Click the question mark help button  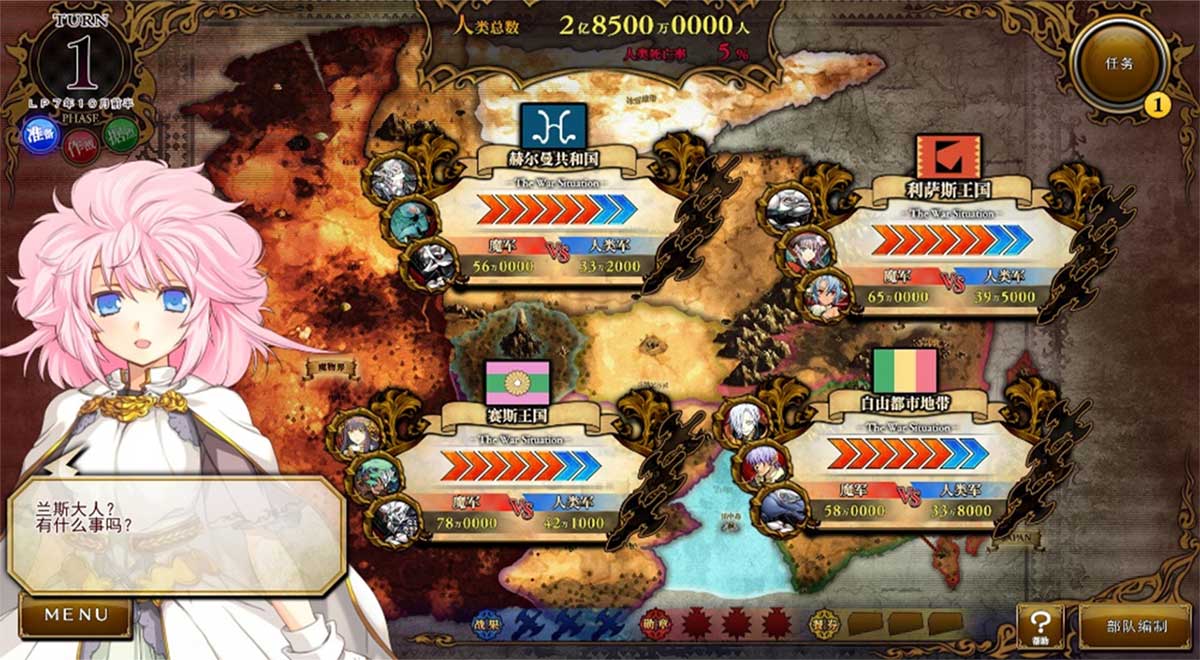(1040, 626)
